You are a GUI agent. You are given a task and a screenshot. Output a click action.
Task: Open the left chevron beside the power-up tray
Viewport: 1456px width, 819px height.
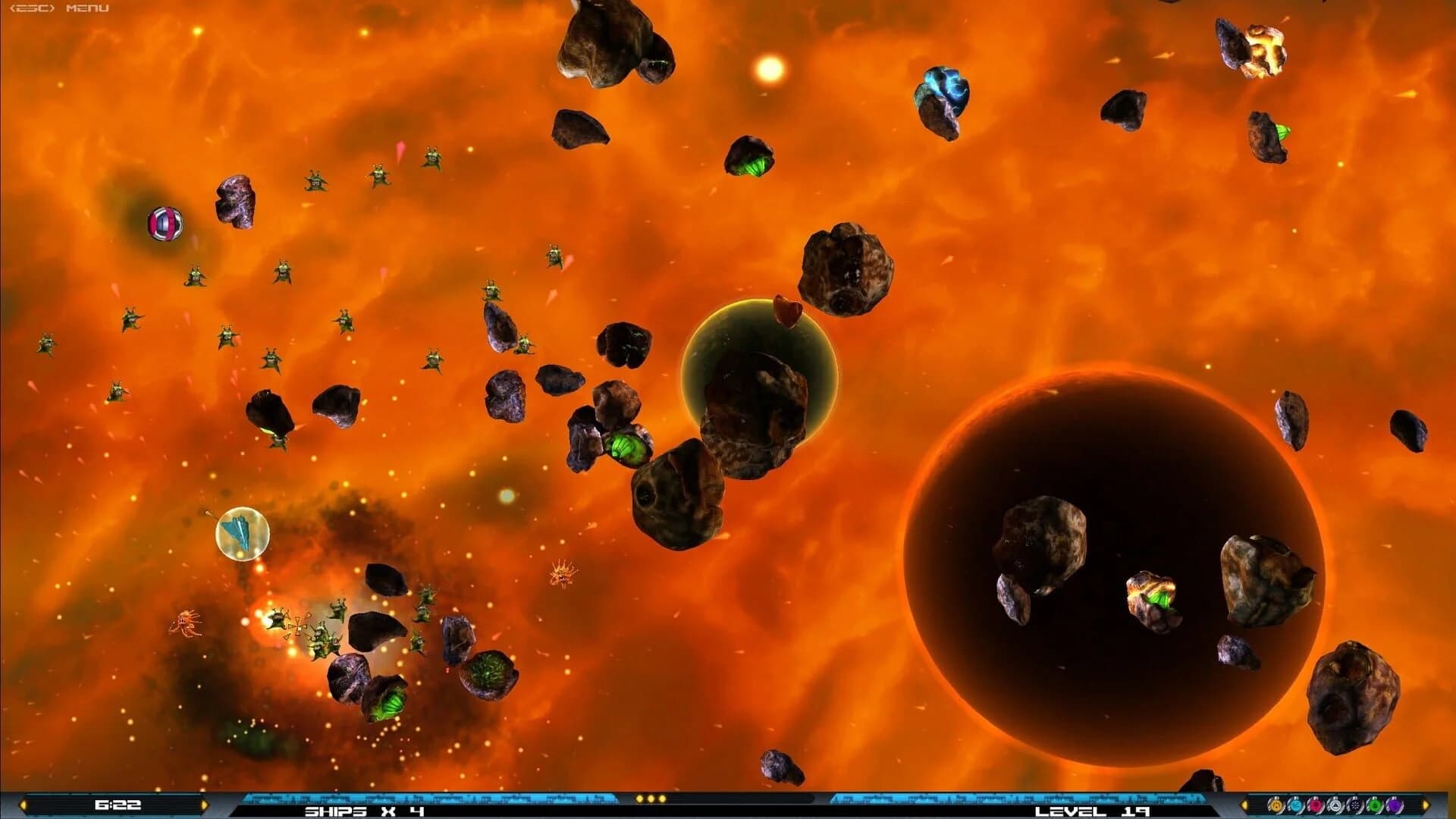pyautogui.click(x=1244, y=806)
